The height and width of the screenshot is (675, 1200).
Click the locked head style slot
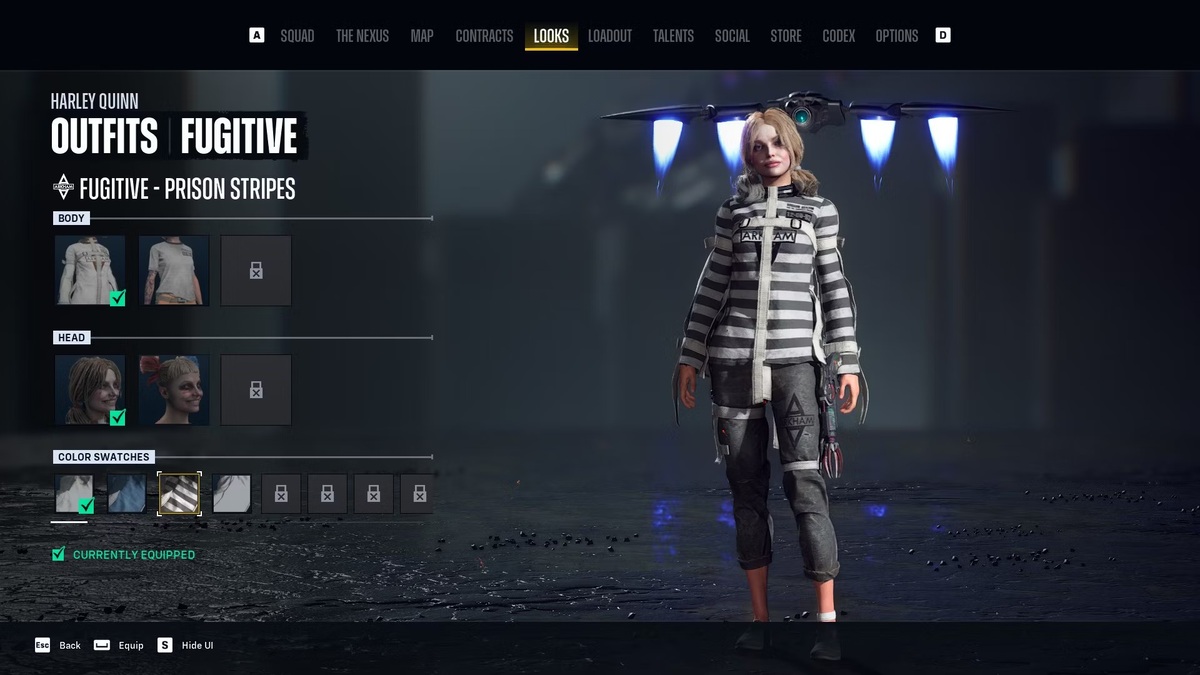coord(256,389)
